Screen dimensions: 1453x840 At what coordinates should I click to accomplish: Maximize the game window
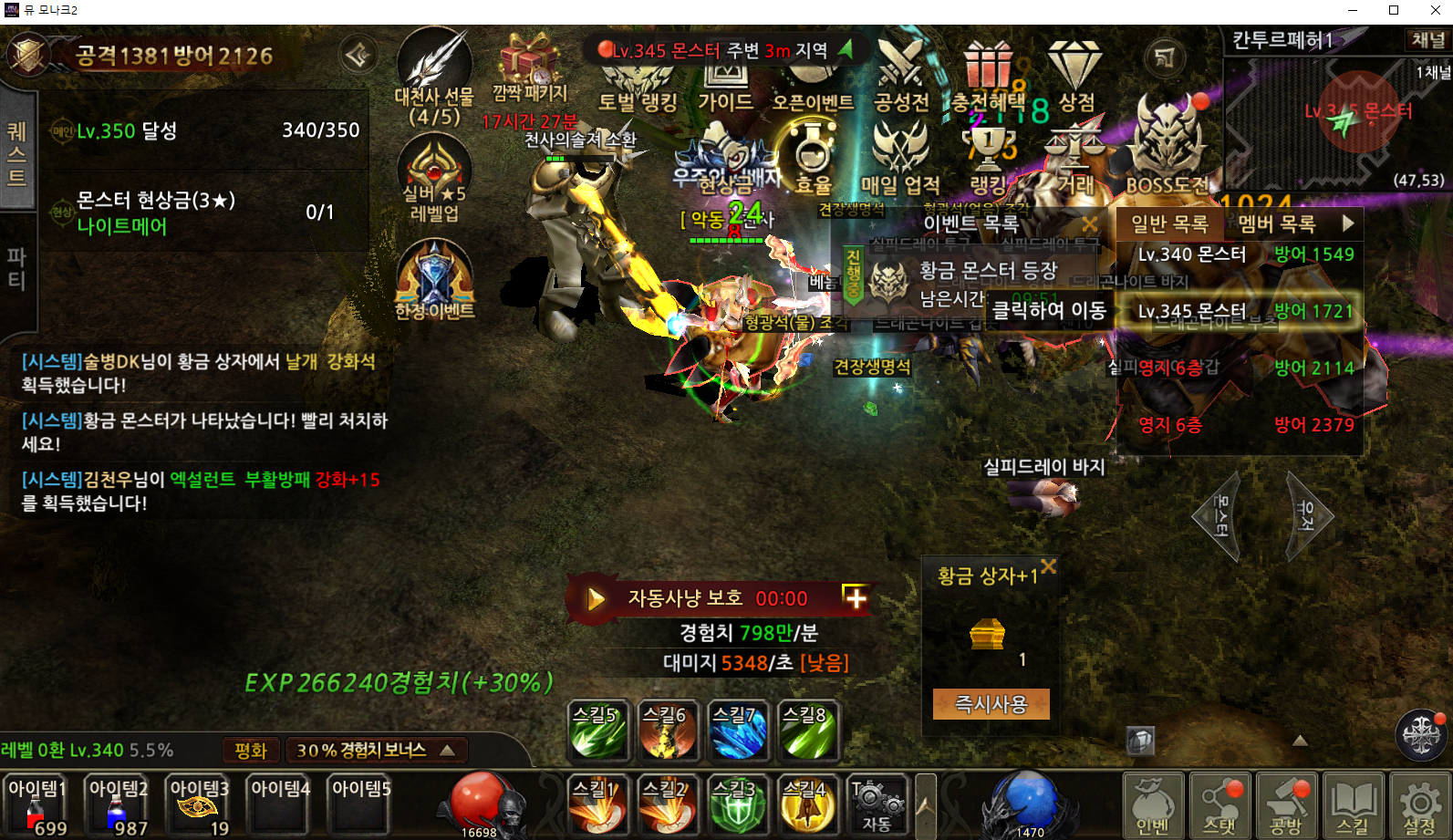[1394, 11]
